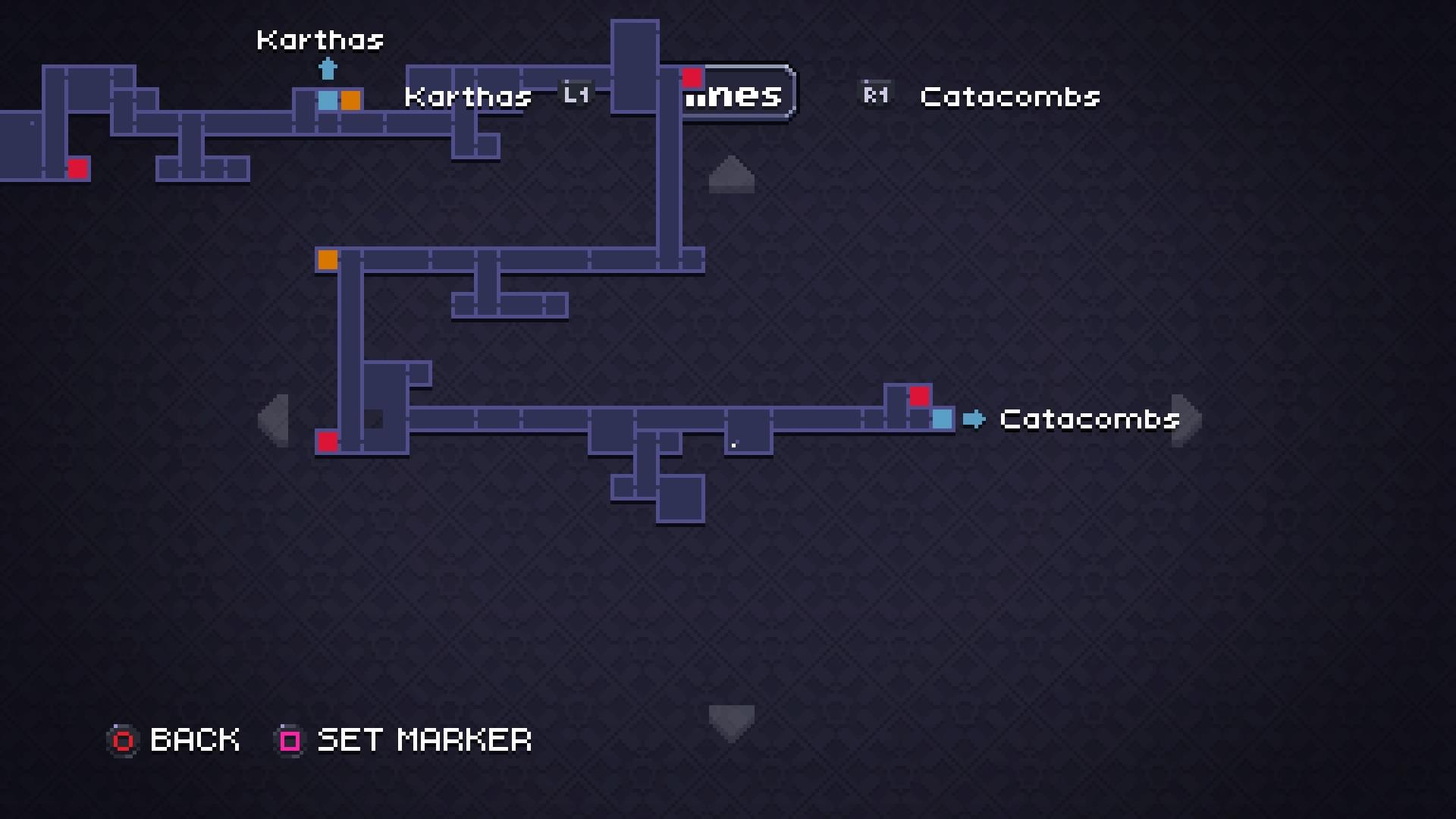Click the blue up arrow above Karthas
Screen dimensions: 1456x819
(x=328, y=70)
